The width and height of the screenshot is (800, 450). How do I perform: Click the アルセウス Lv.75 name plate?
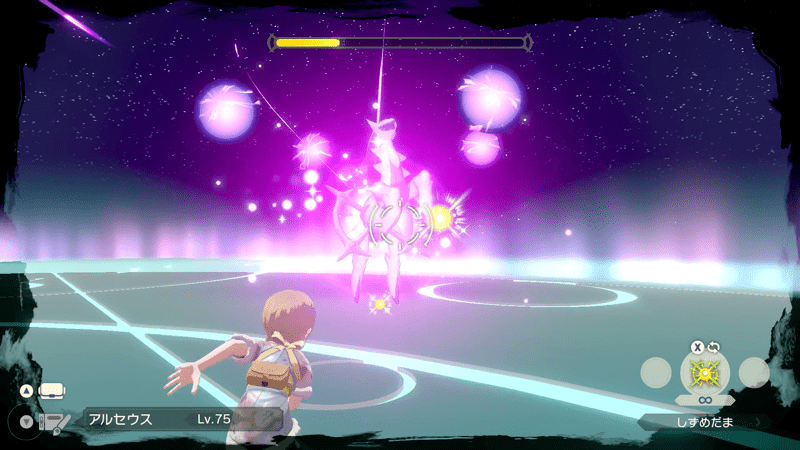[170, 420]
